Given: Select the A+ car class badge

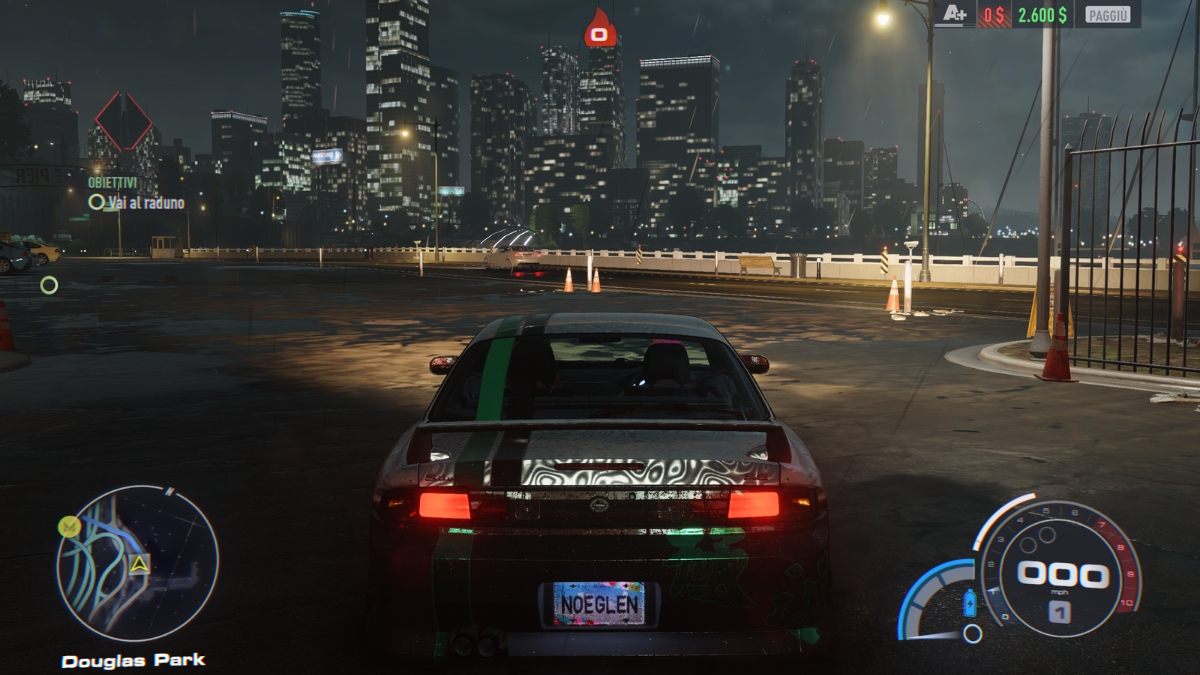Looking at the screenshot, I should (x=954, y=14).
